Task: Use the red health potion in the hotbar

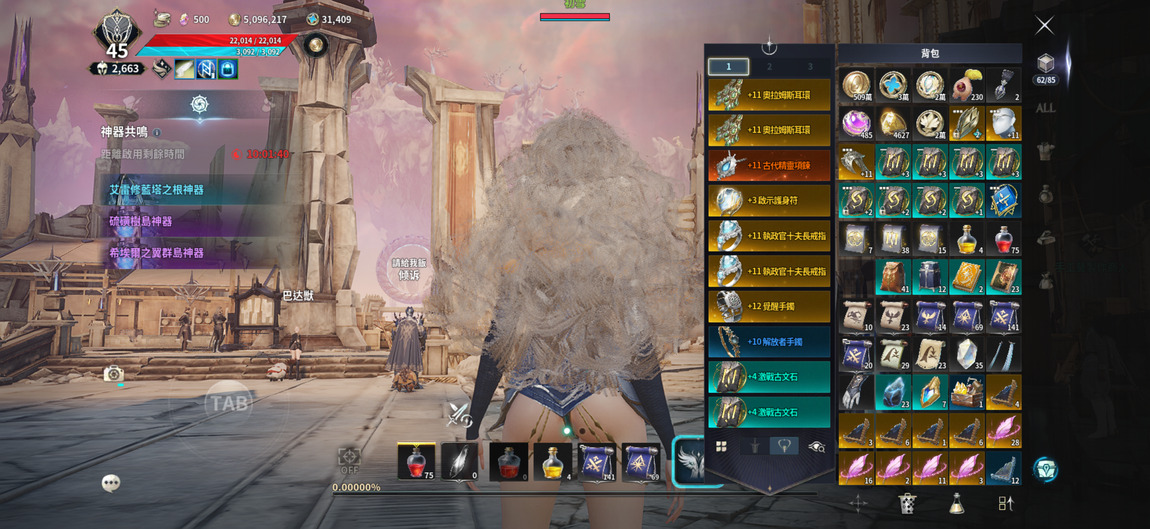Action: pyautogui.click(x=416, y=462)
